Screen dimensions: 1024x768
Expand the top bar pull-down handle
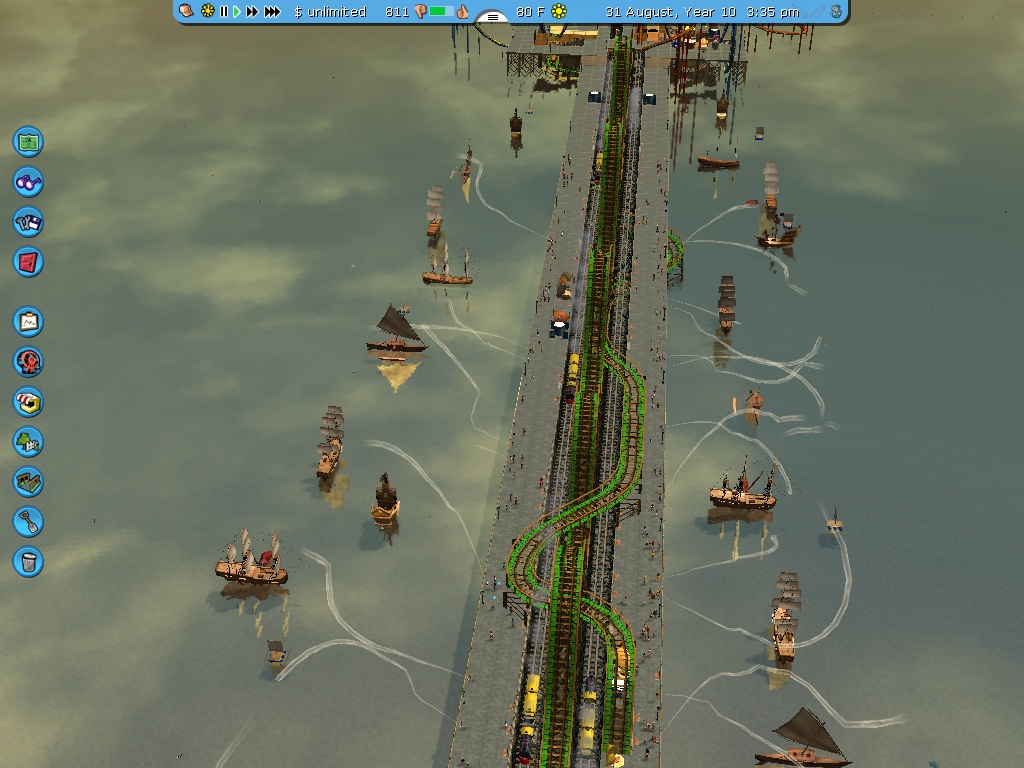[x=491, y=17]
